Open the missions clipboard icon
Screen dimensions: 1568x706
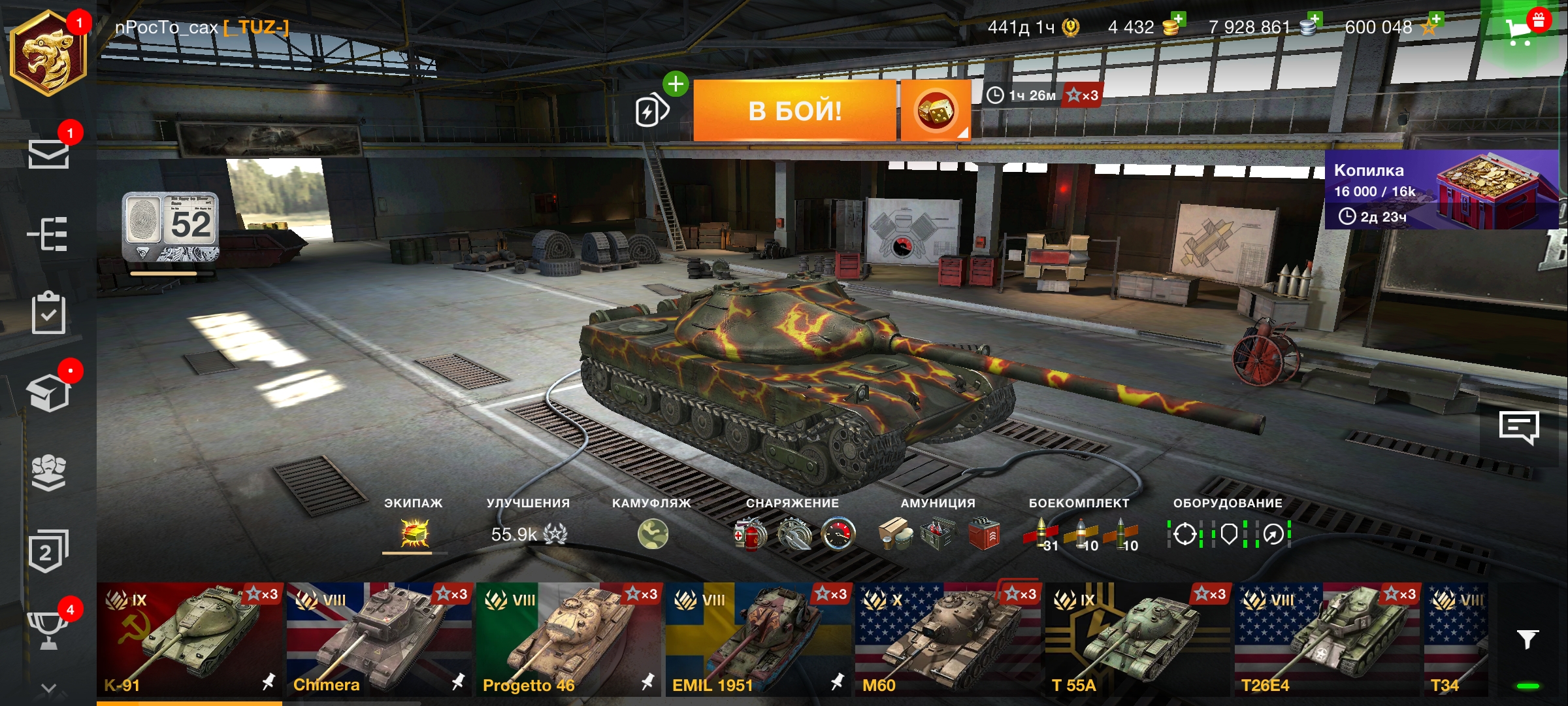48,313
